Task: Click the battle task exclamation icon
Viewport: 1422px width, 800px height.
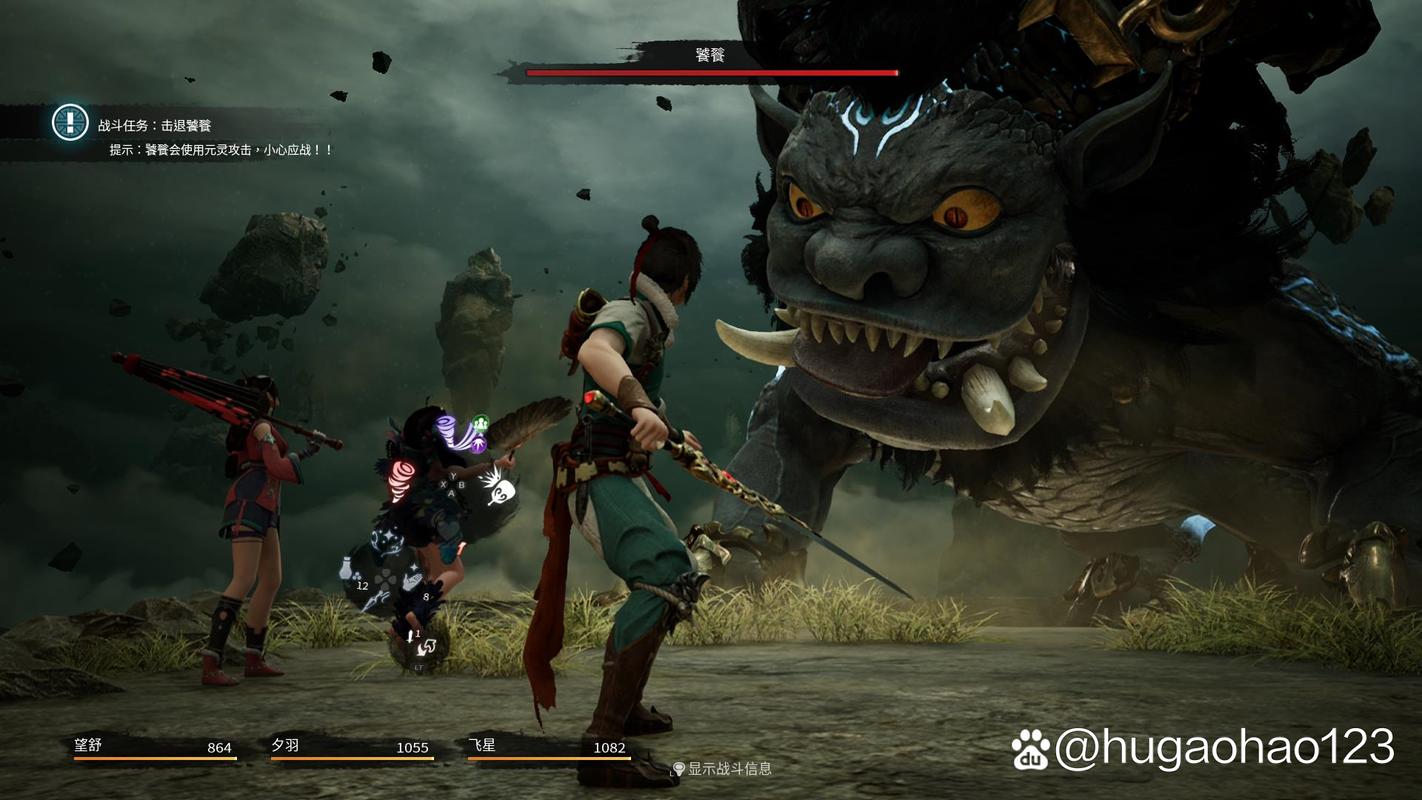Action: point(70,123)
